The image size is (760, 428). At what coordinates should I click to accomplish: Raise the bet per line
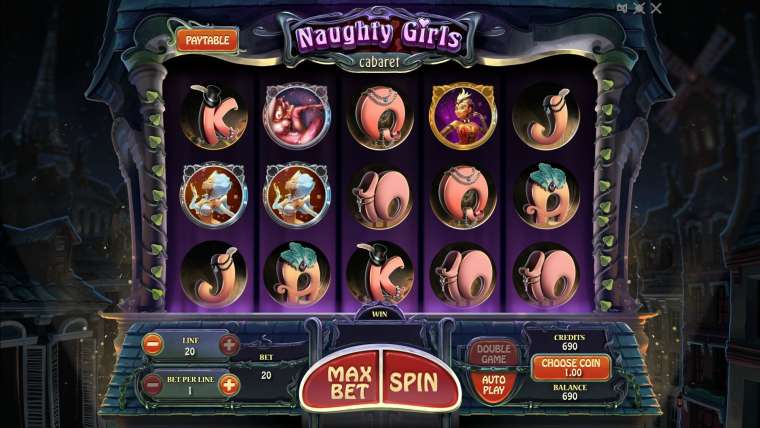coord(228,384)
